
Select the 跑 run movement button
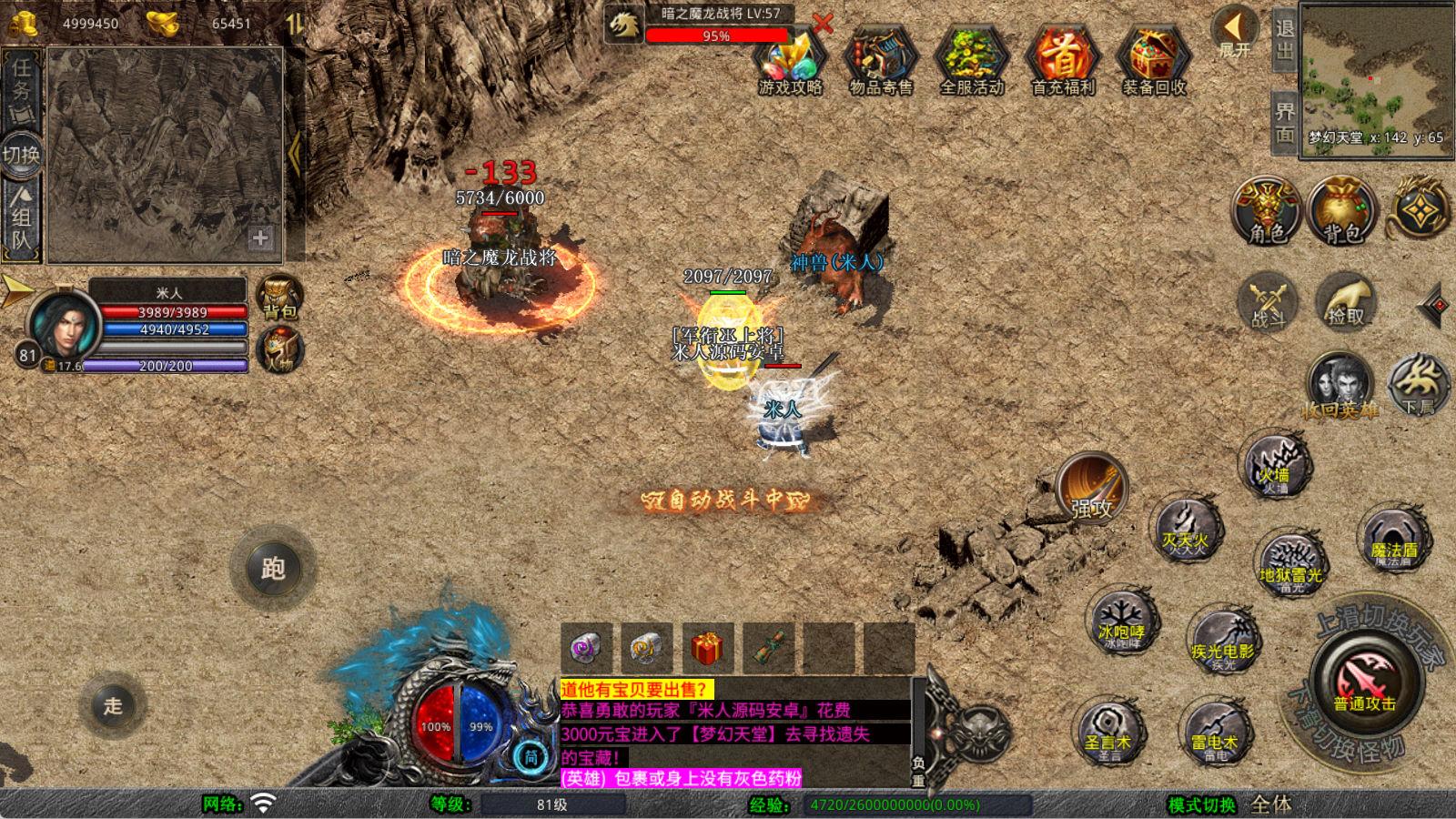point(273,569)
